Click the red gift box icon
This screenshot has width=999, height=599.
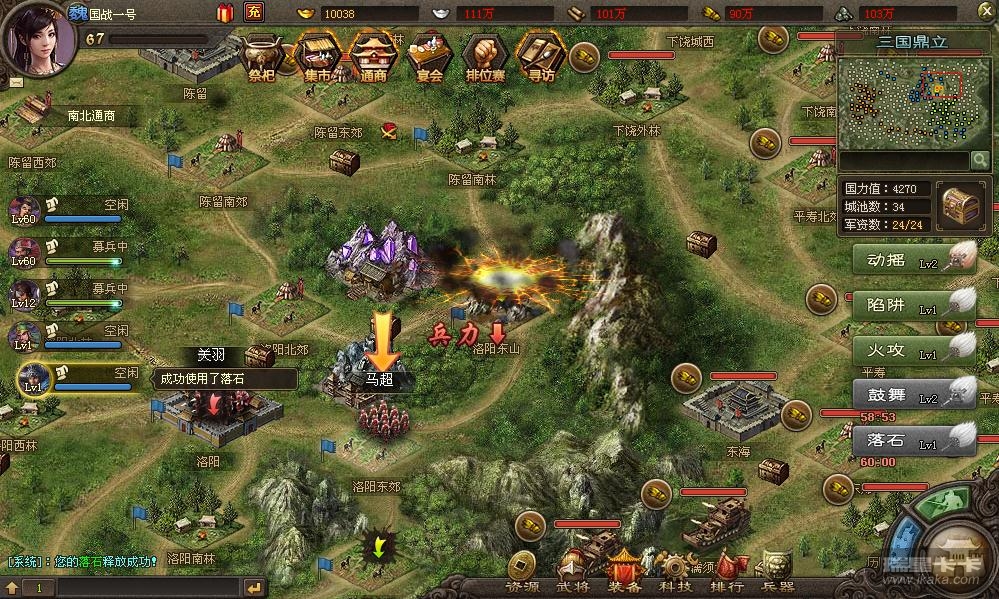coord(224,13)
